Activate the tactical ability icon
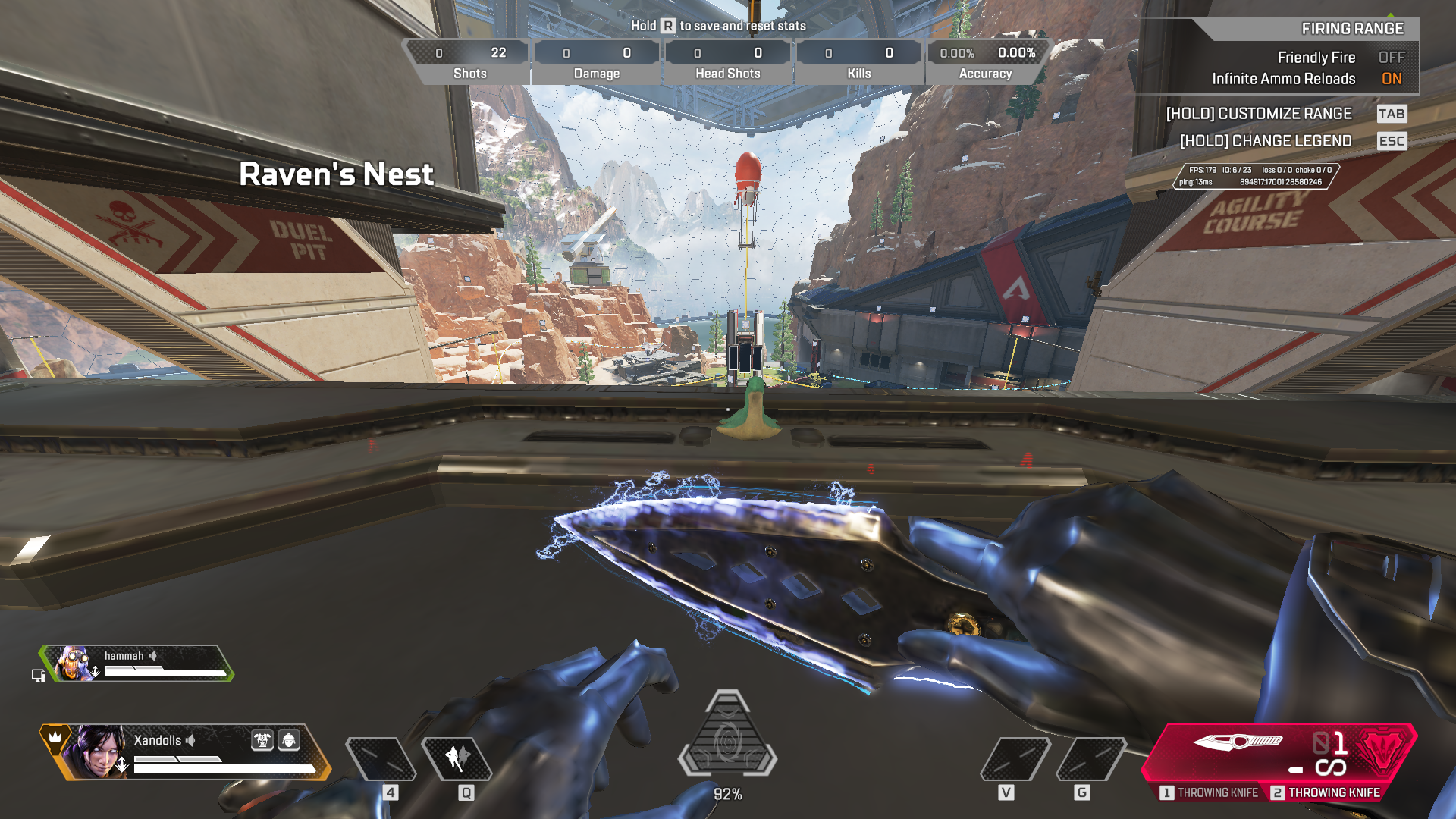 coord(457,758)
